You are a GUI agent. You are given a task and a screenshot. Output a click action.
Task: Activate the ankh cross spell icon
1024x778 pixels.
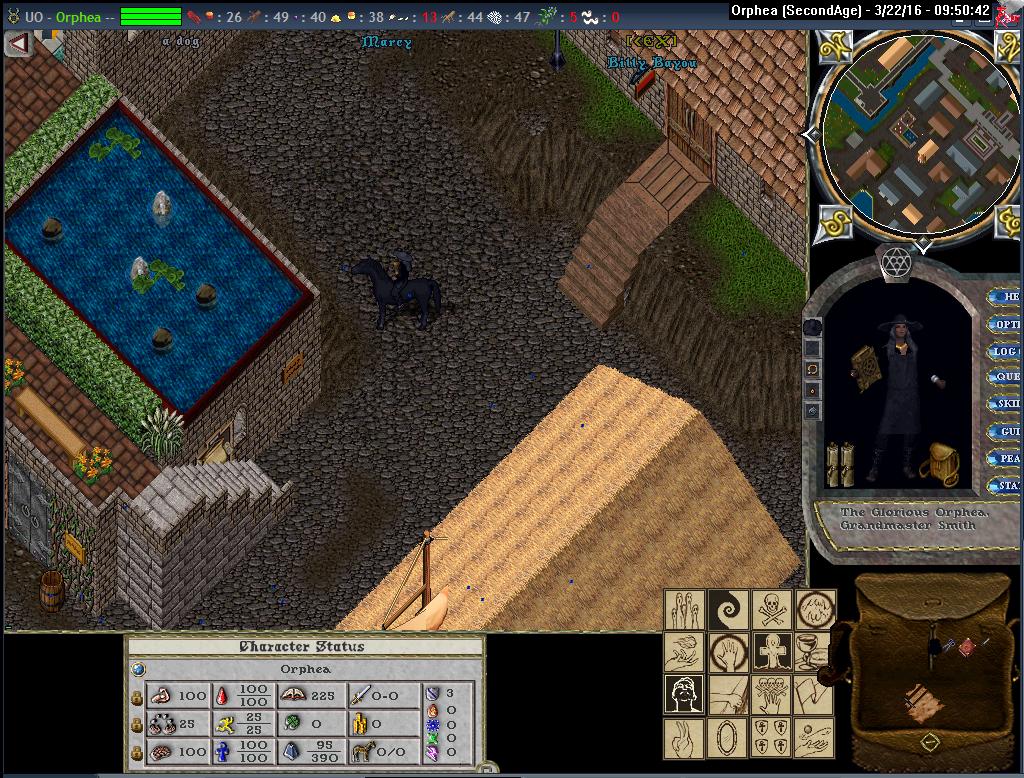click(770, 651)
